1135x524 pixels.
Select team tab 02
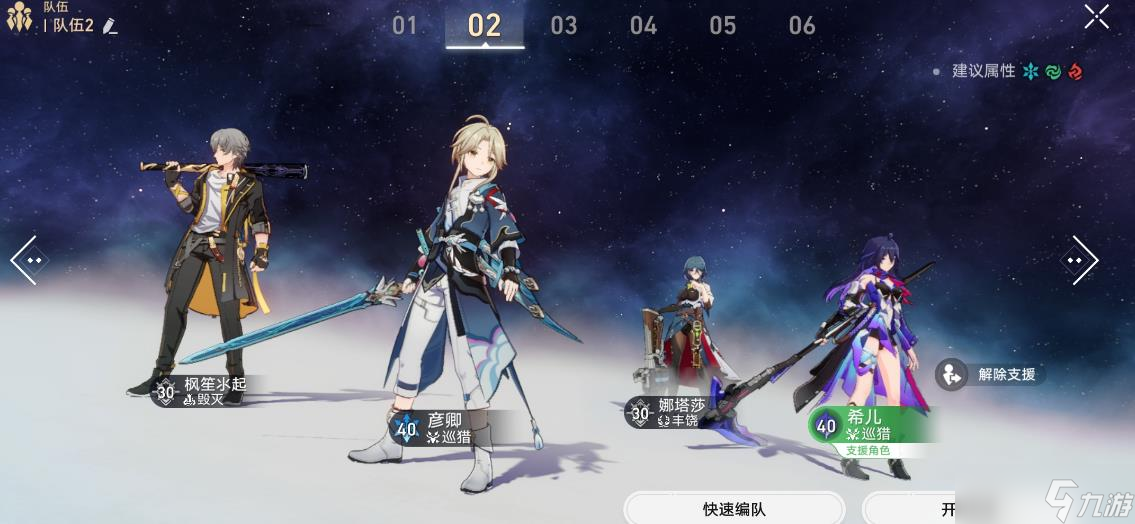pos(484,25)
